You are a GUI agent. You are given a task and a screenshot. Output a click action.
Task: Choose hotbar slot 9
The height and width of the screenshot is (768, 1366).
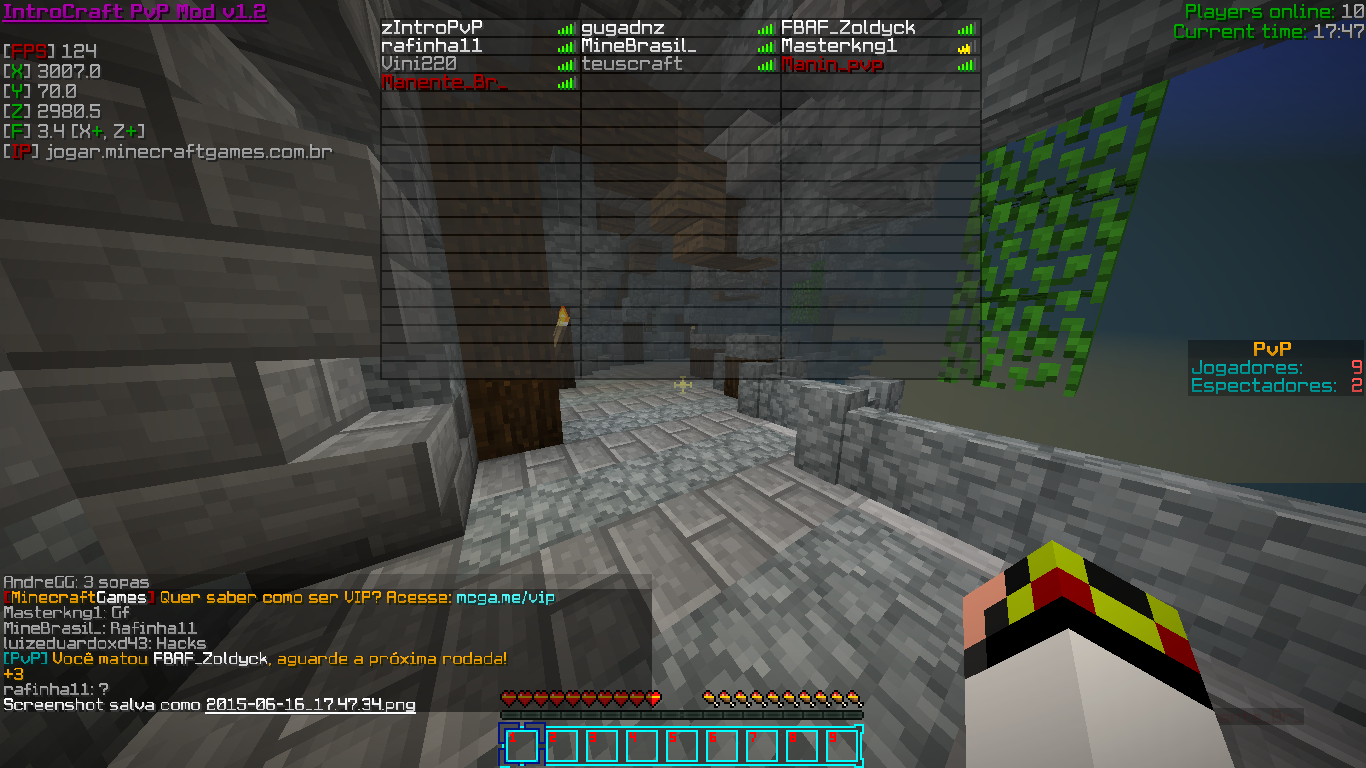click(841, 746)
